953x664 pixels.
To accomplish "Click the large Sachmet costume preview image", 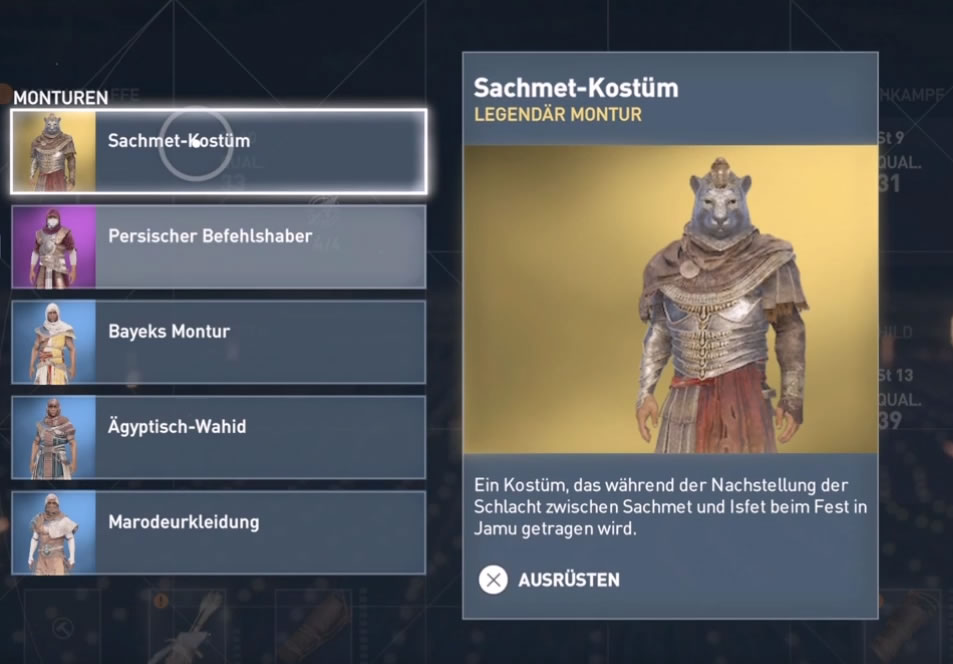I will pos(670,299).
